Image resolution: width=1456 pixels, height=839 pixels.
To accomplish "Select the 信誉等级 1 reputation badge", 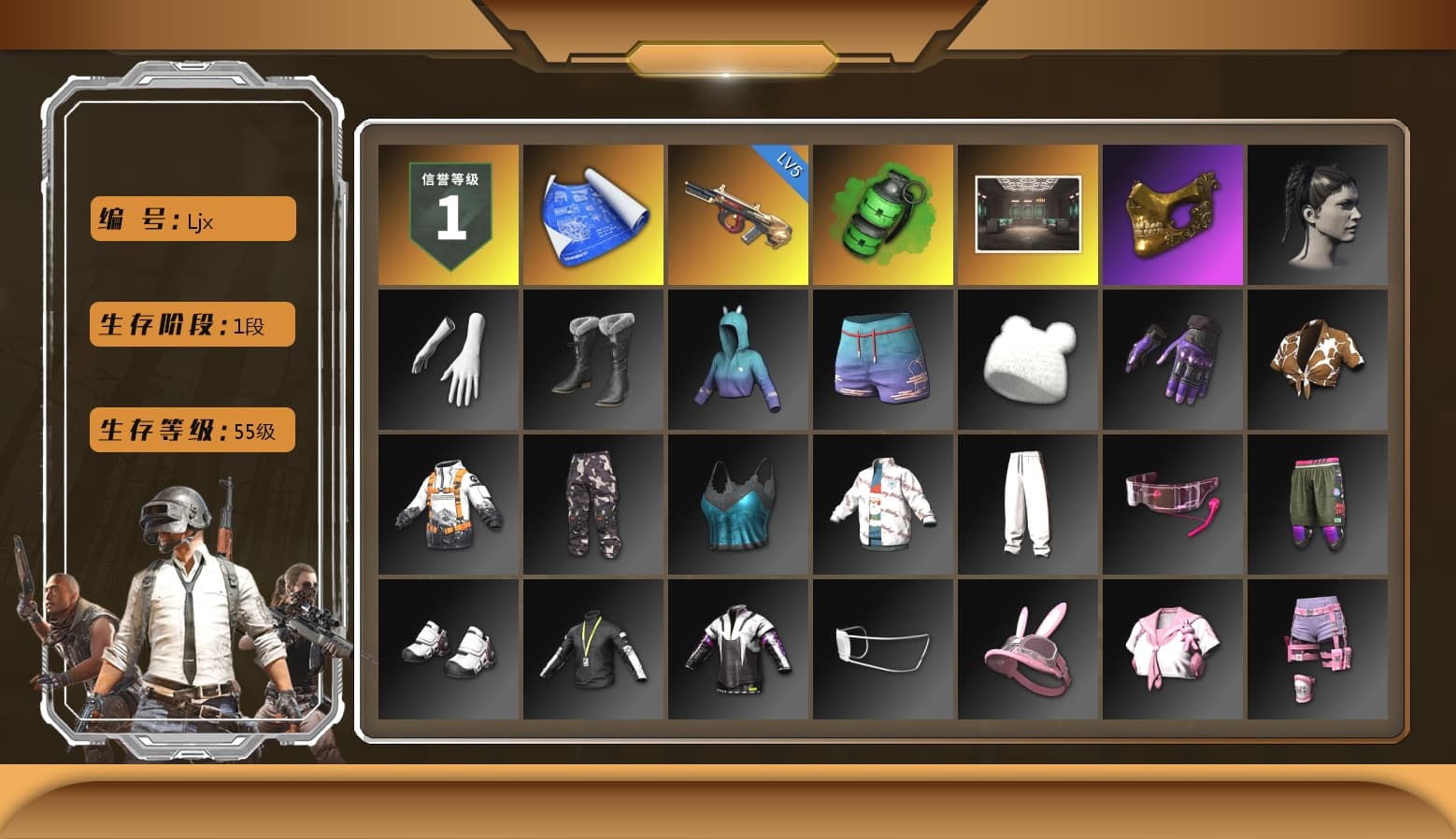I will [448, 213].
